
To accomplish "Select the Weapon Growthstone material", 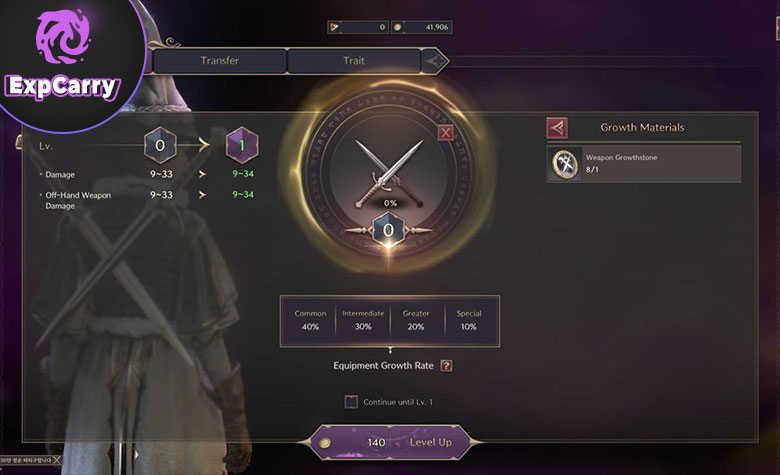I will 644,164.
